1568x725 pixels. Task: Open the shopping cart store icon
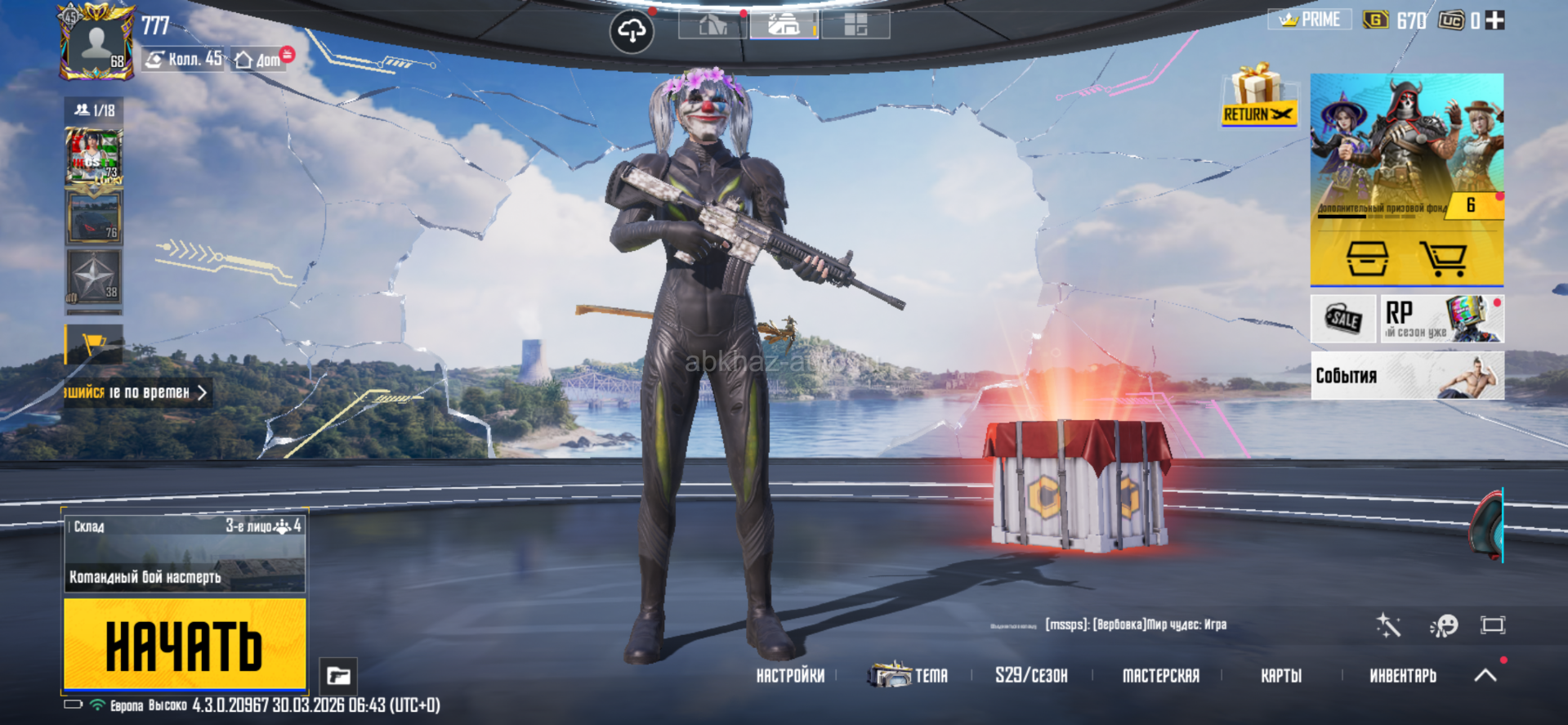tap(1442, 258)
